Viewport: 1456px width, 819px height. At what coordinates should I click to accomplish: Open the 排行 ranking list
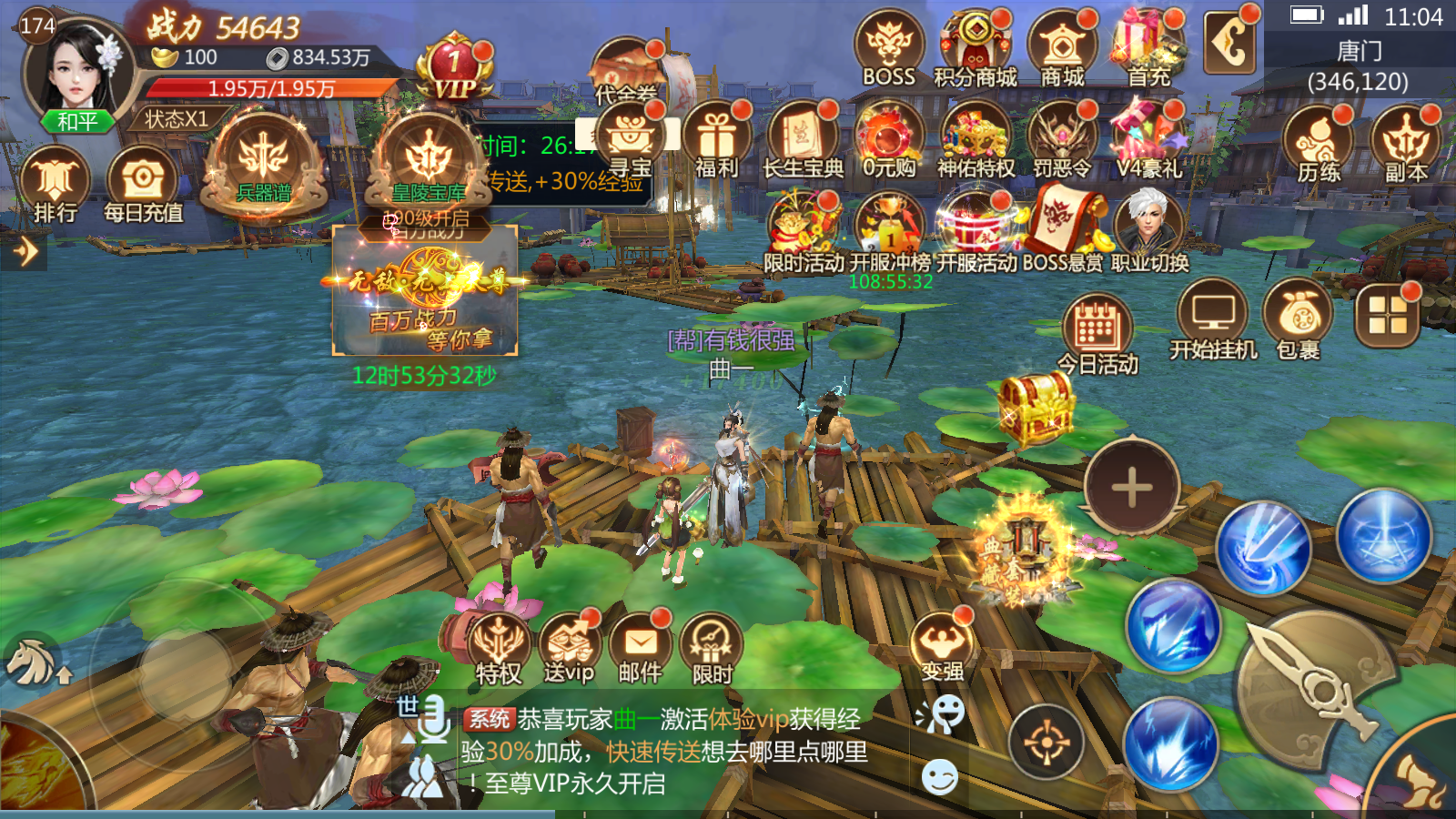point(55,182)
